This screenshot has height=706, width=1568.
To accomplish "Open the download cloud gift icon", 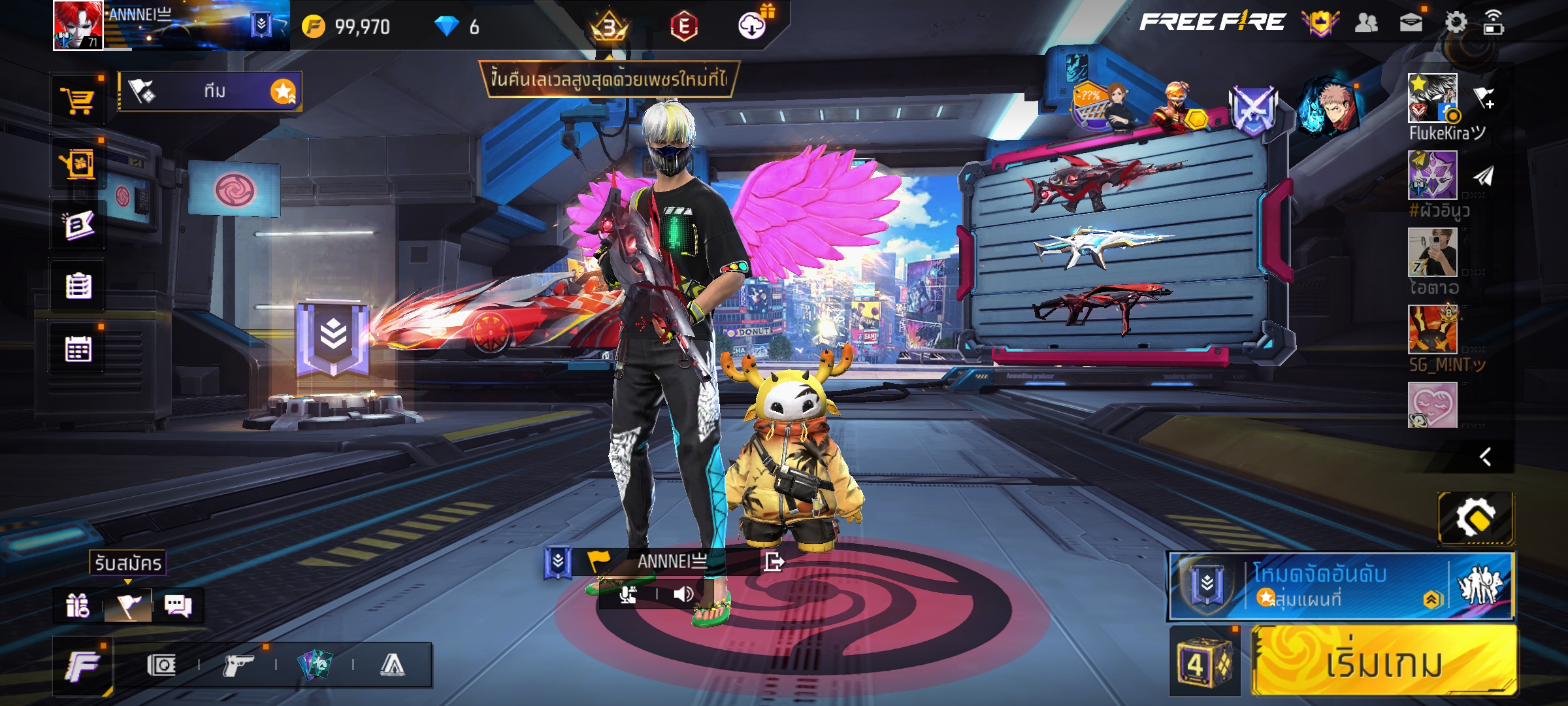I will [753, 25].
